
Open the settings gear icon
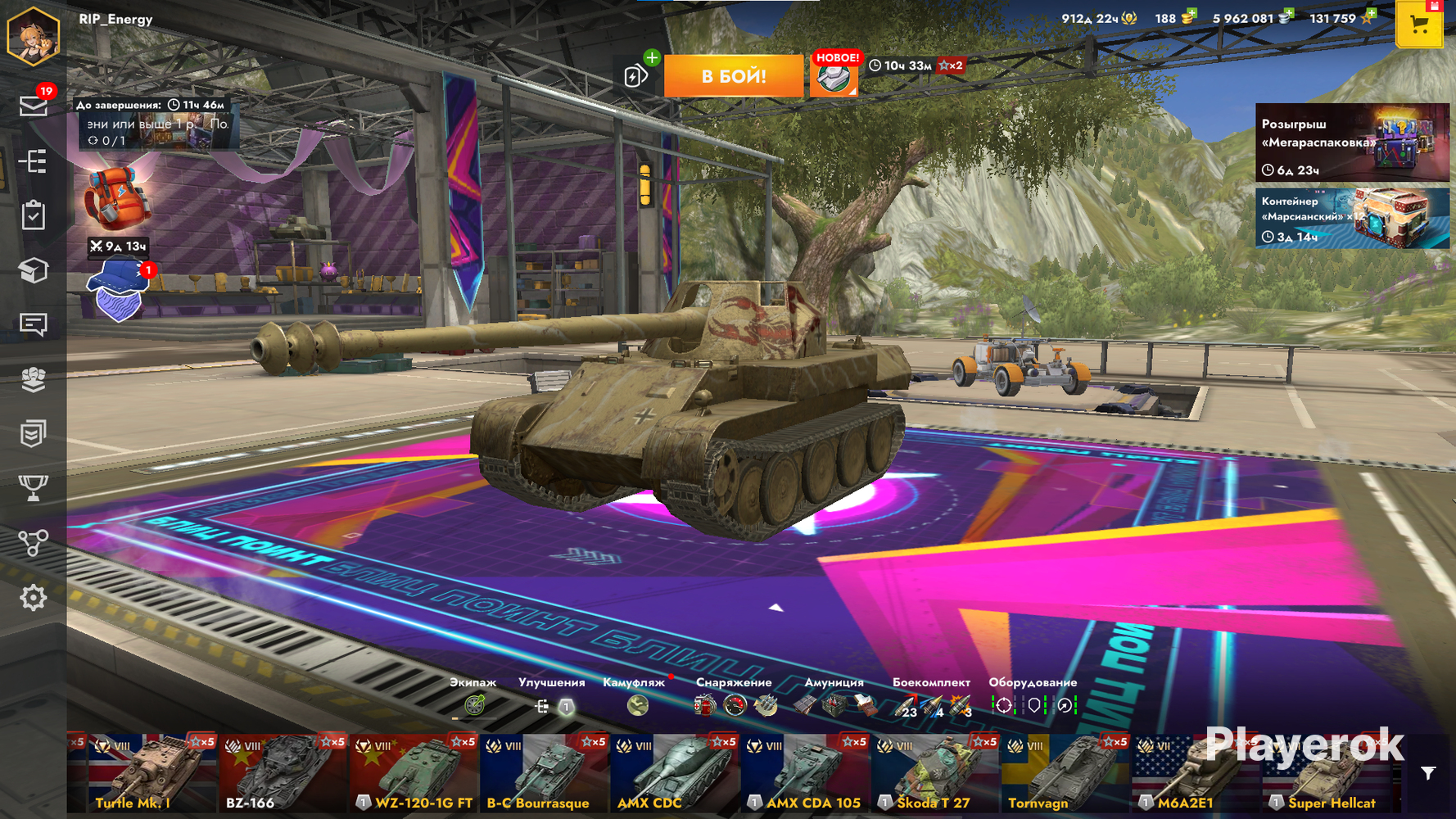pyautogui.click(x=34, y=598)
